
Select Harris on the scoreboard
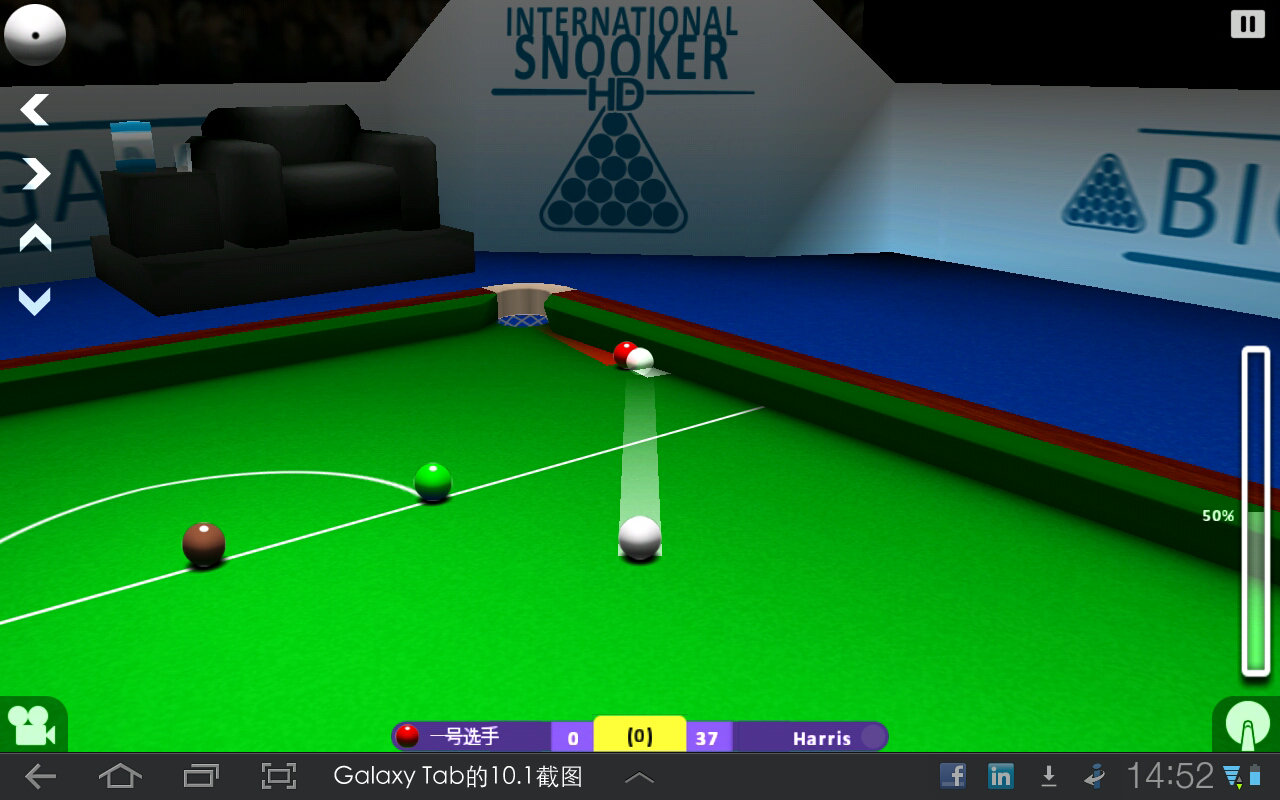[822, 738]
